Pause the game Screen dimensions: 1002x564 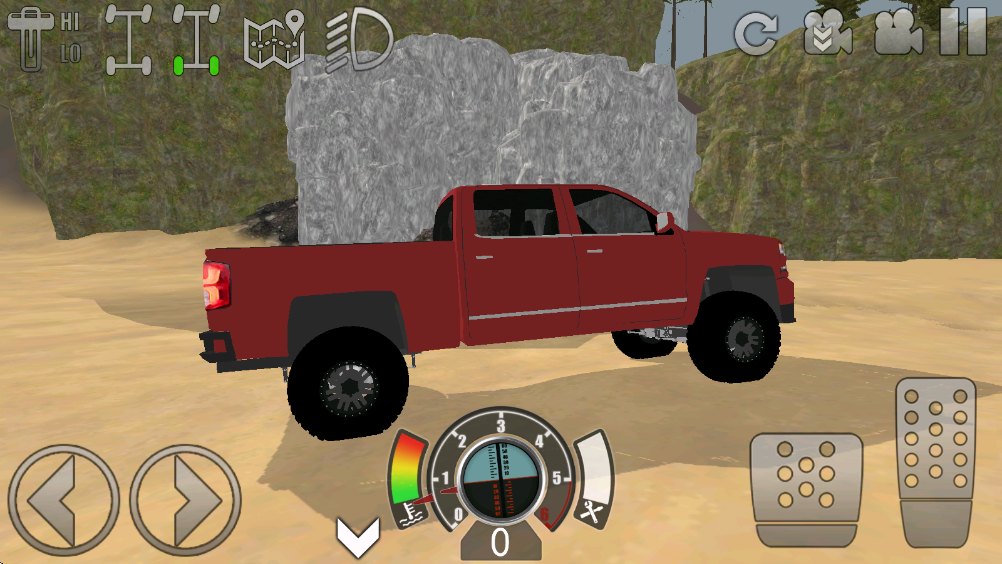click(x=964, y=32)
